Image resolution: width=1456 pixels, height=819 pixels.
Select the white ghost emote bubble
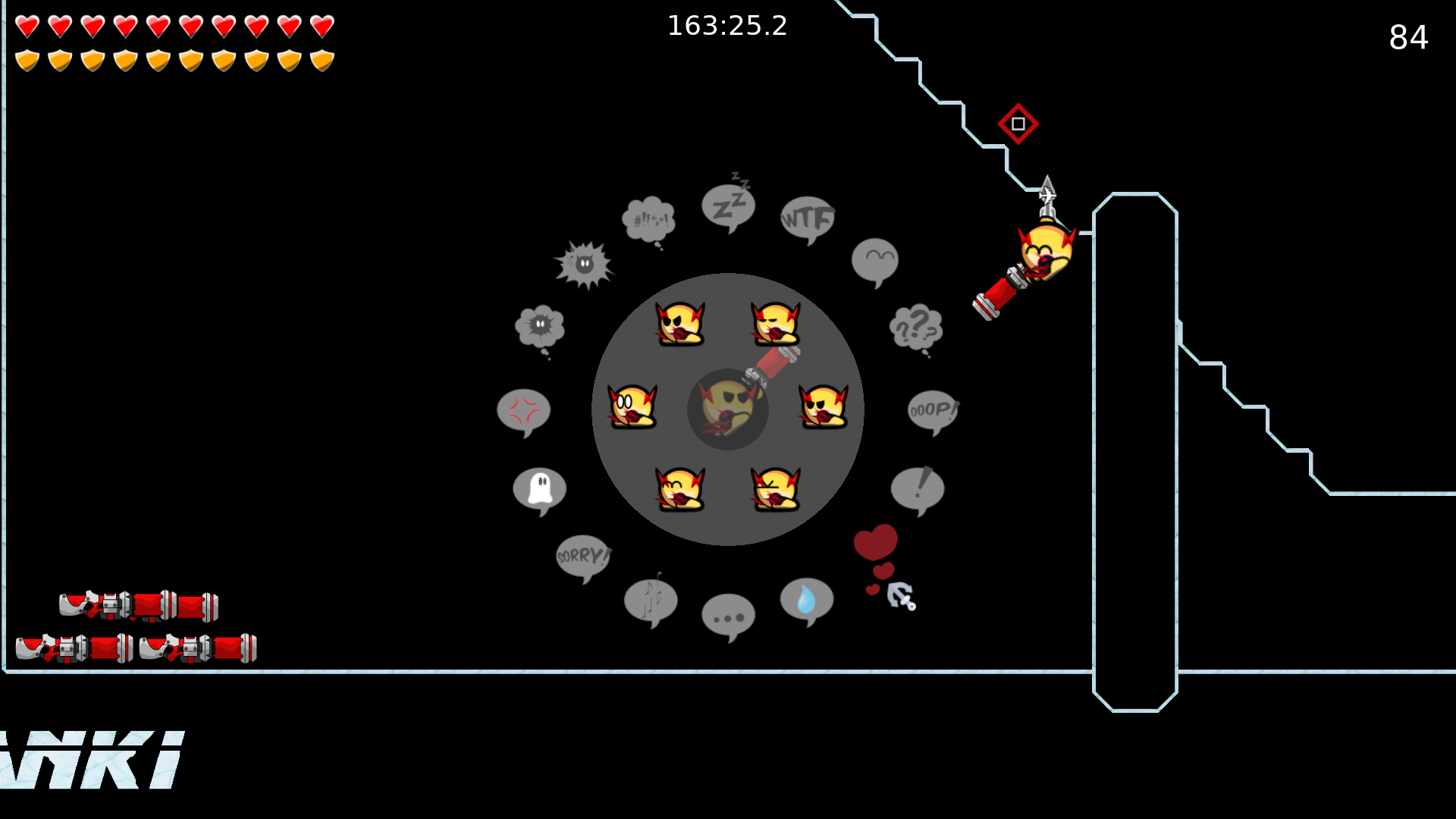(x=539, y=489)
